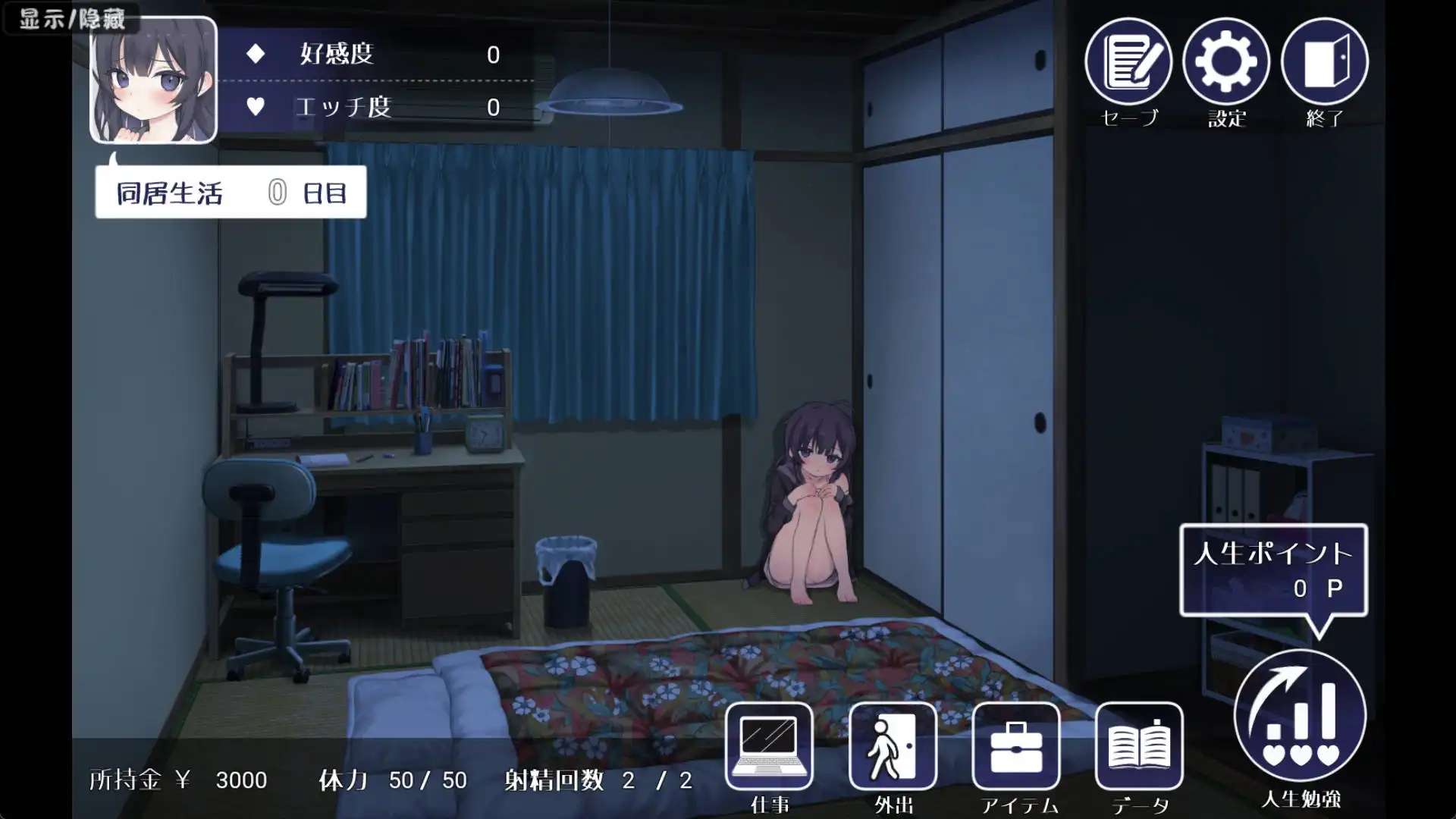Open the アイテム item briefcase
Viewport: 1456px width, 819px height.
point(1016,747)
